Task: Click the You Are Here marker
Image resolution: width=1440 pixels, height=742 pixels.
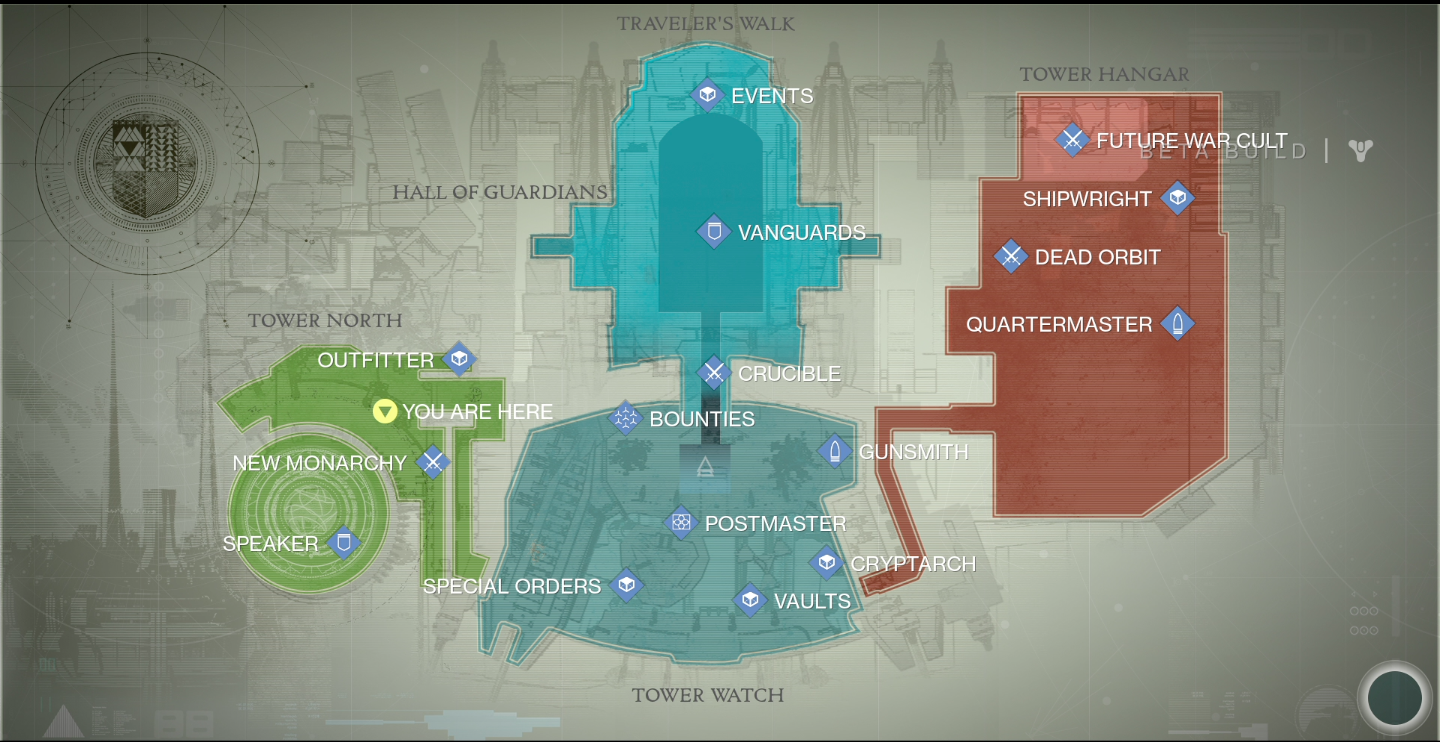Action: pos(383,411)
